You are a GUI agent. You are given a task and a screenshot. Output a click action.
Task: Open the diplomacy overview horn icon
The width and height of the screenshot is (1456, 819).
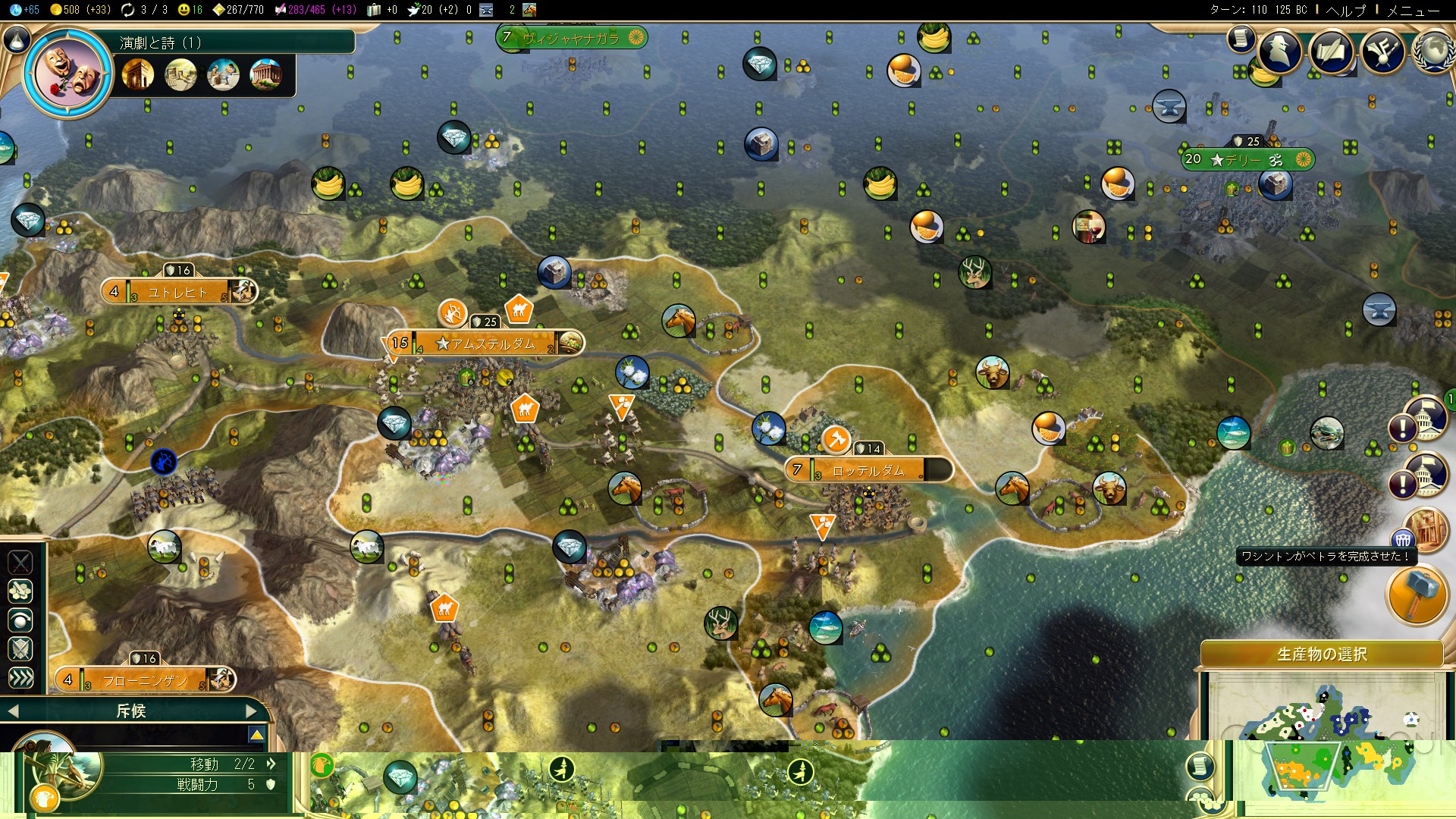point(1383,52)
